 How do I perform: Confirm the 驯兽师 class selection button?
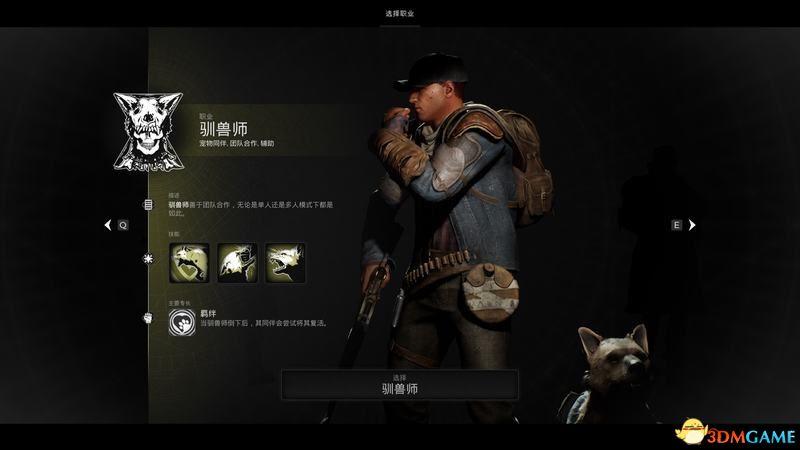click(399, 385)
